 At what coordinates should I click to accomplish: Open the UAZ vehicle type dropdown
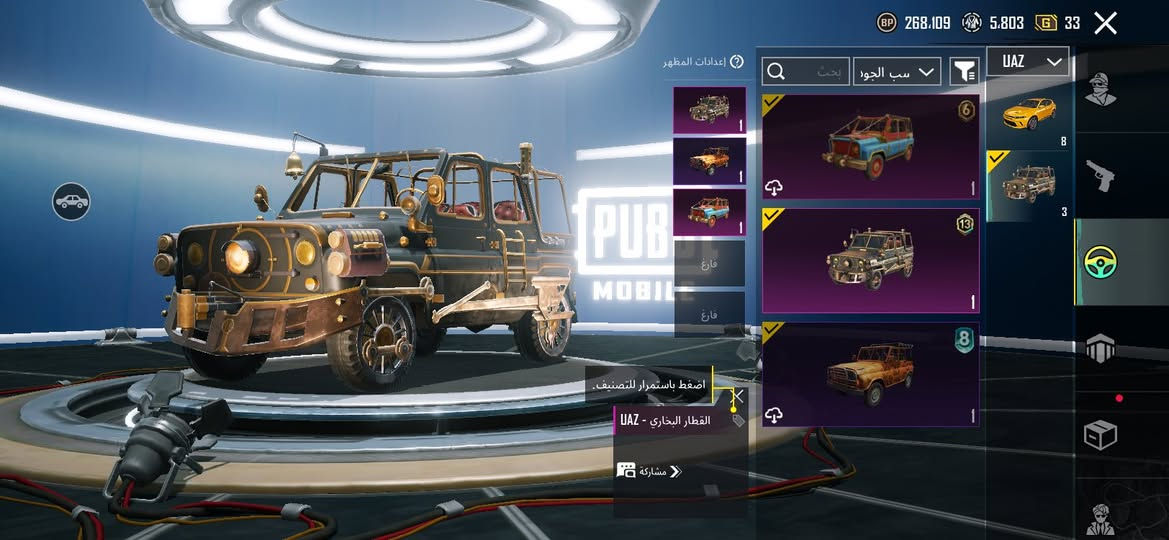click(1027, 62)
